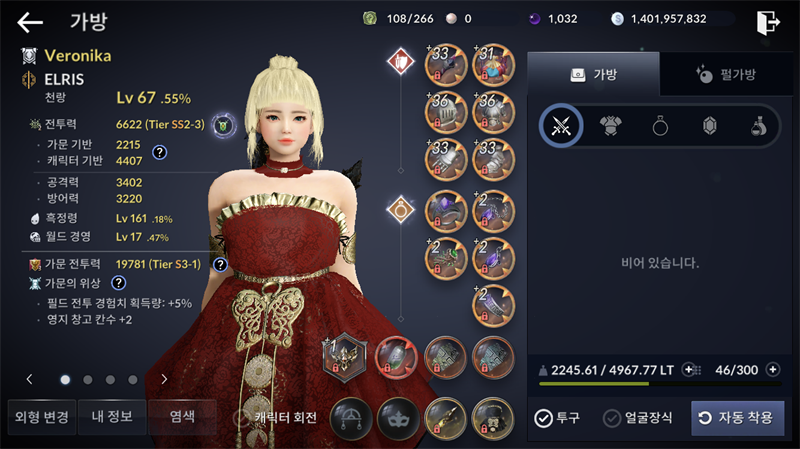Toggle the 투구 helmet display checkbox
This screenshot has width=800, height=449.
[x=543, y=418]
